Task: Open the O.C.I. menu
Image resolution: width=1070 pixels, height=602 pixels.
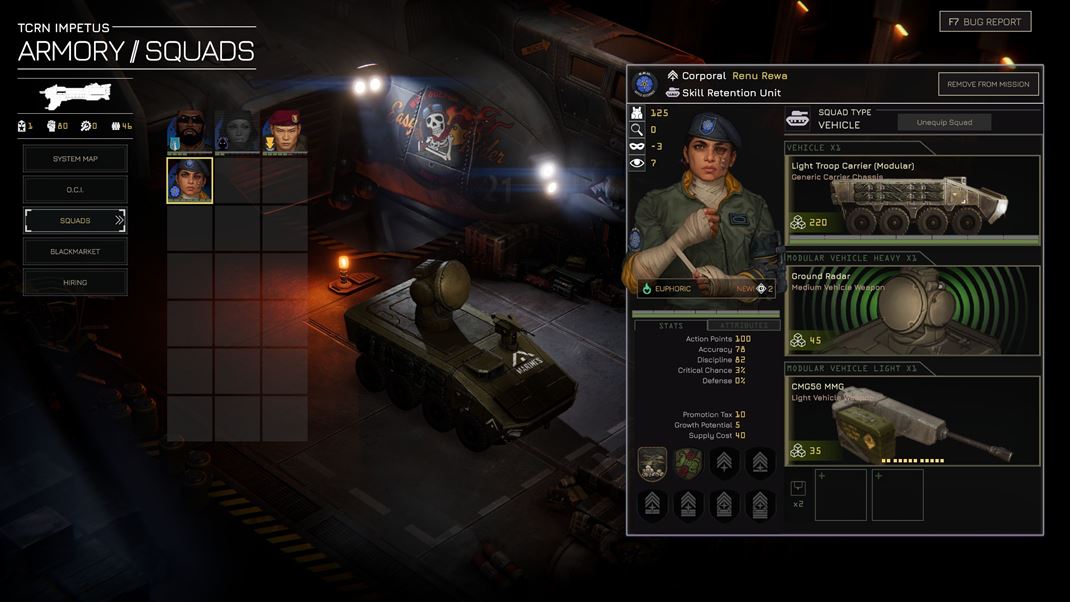Action: click(75, 190)
